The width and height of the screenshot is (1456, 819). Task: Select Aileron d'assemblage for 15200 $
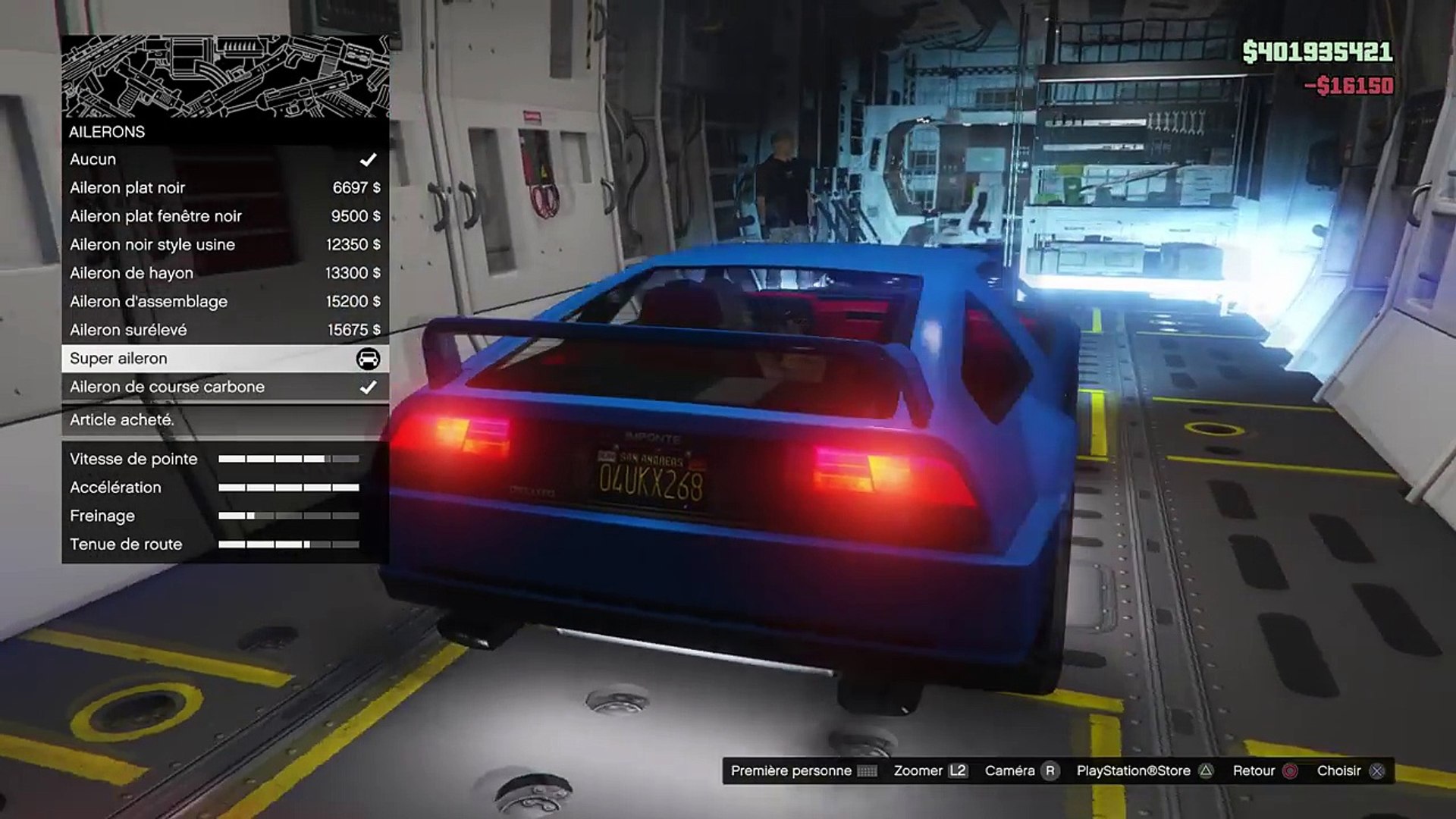click(x=224, y=302)
